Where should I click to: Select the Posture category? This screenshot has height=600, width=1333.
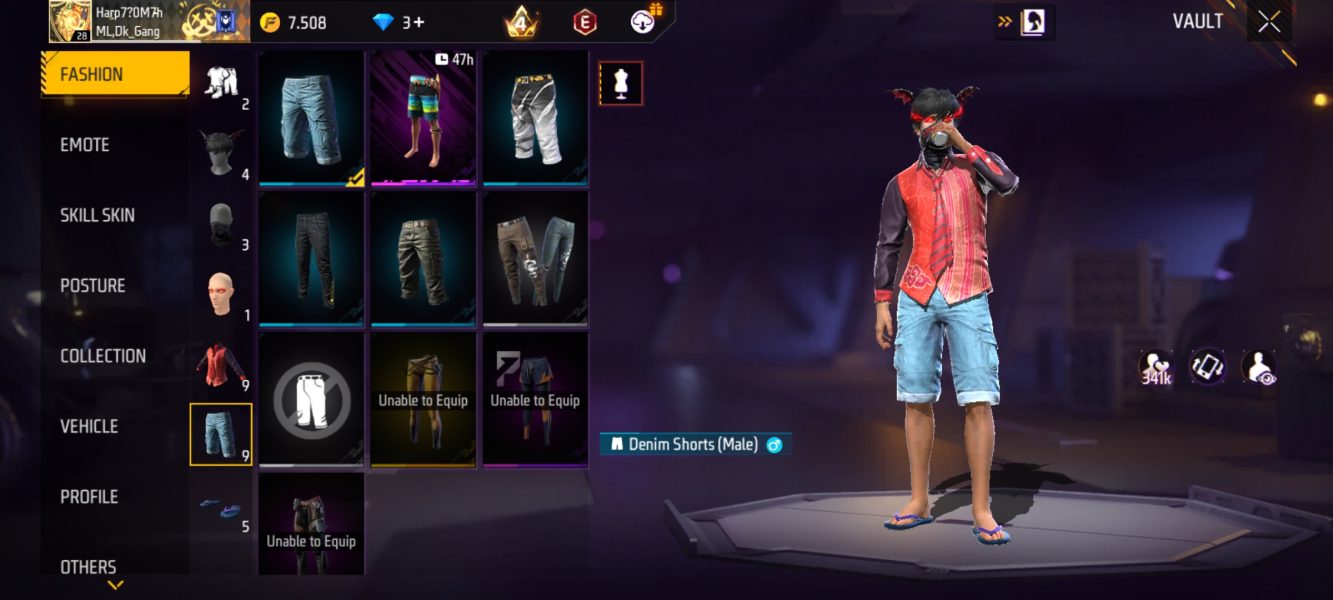click(92, 286)
